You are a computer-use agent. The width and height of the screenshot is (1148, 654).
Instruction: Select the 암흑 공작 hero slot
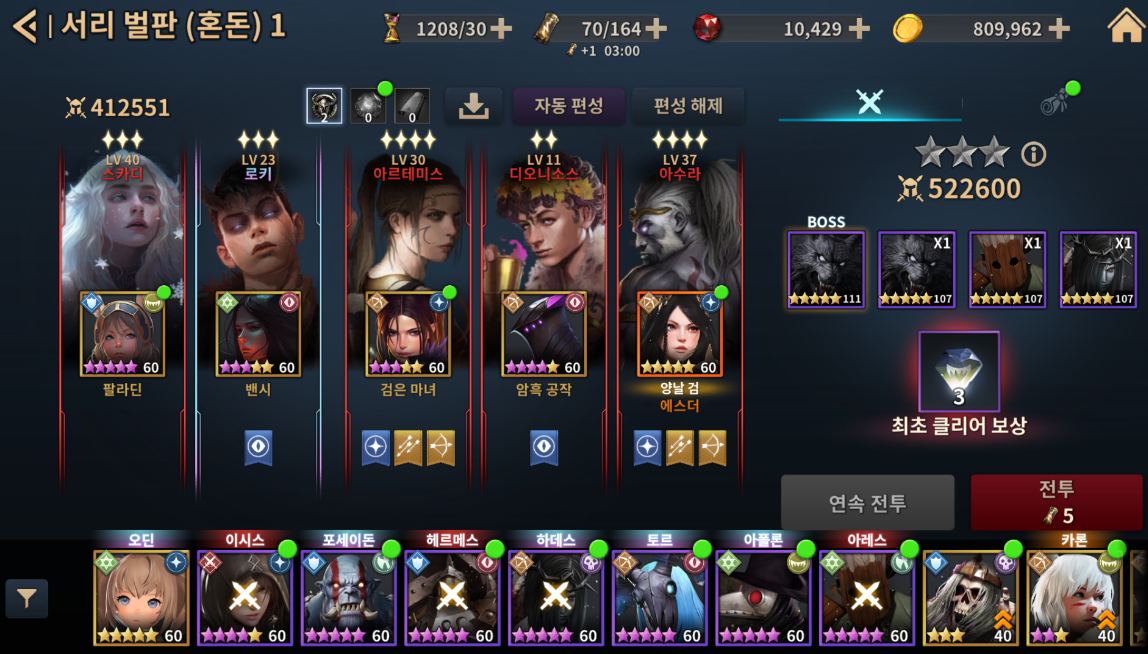tap(544, 334)
